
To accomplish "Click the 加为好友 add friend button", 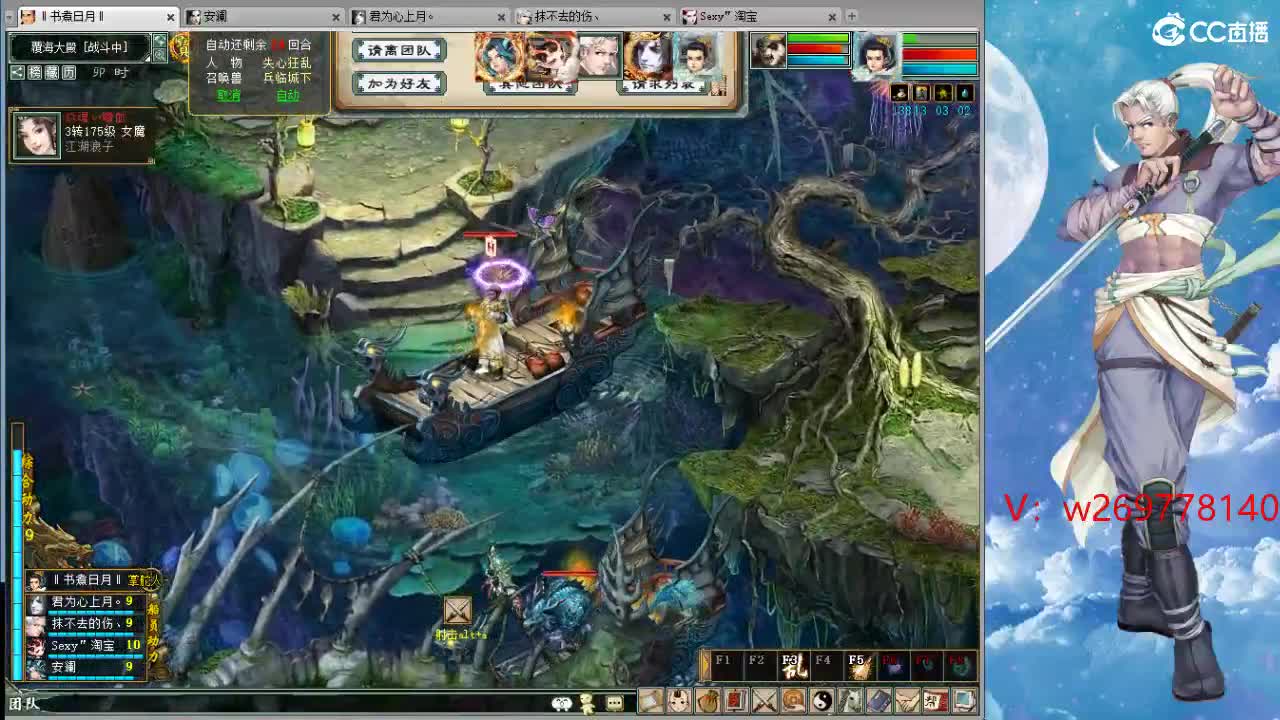I will (x=398, y=85).
